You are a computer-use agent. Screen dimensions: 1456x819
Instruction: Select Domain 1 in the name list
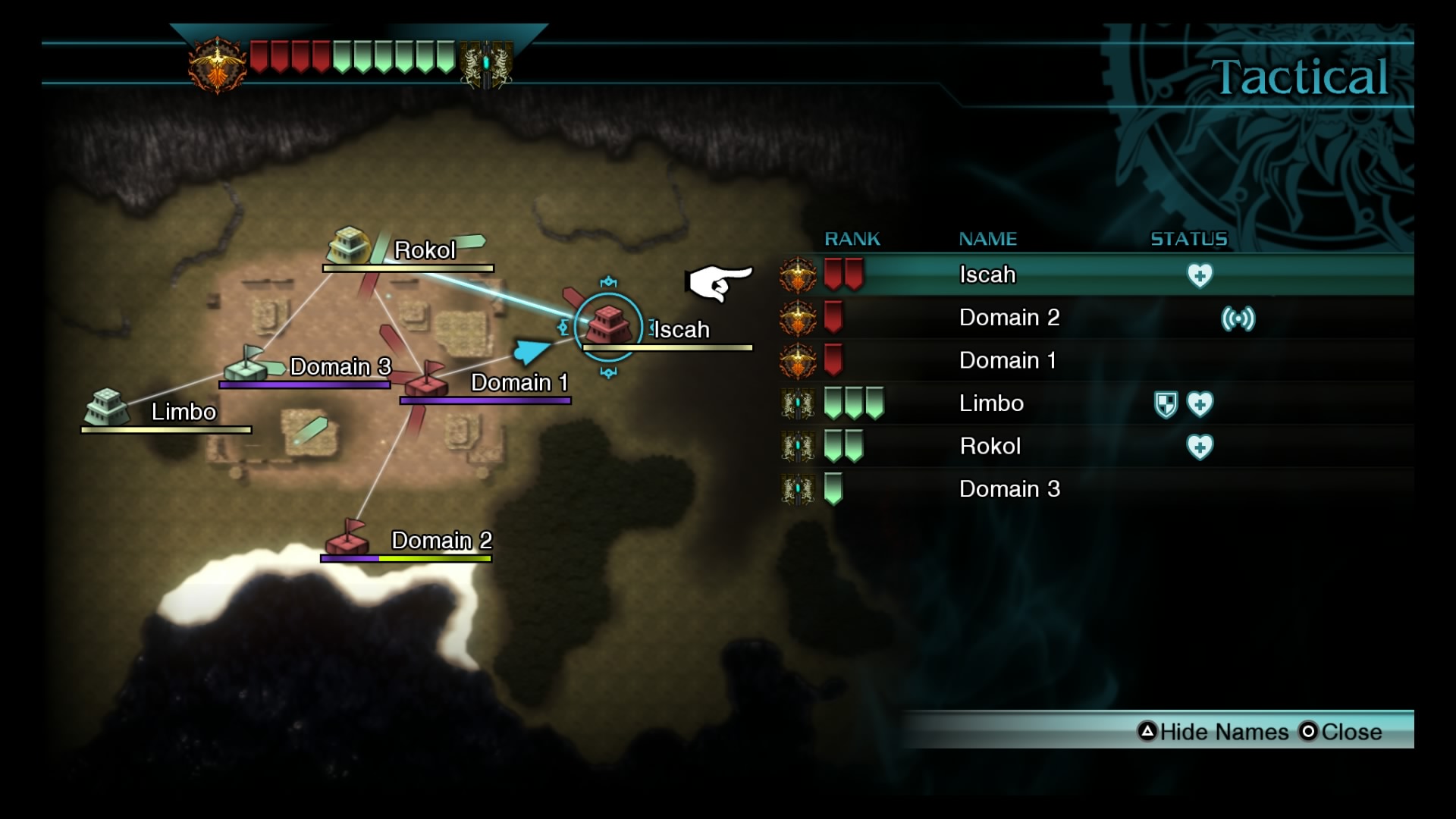(1007, 360)
